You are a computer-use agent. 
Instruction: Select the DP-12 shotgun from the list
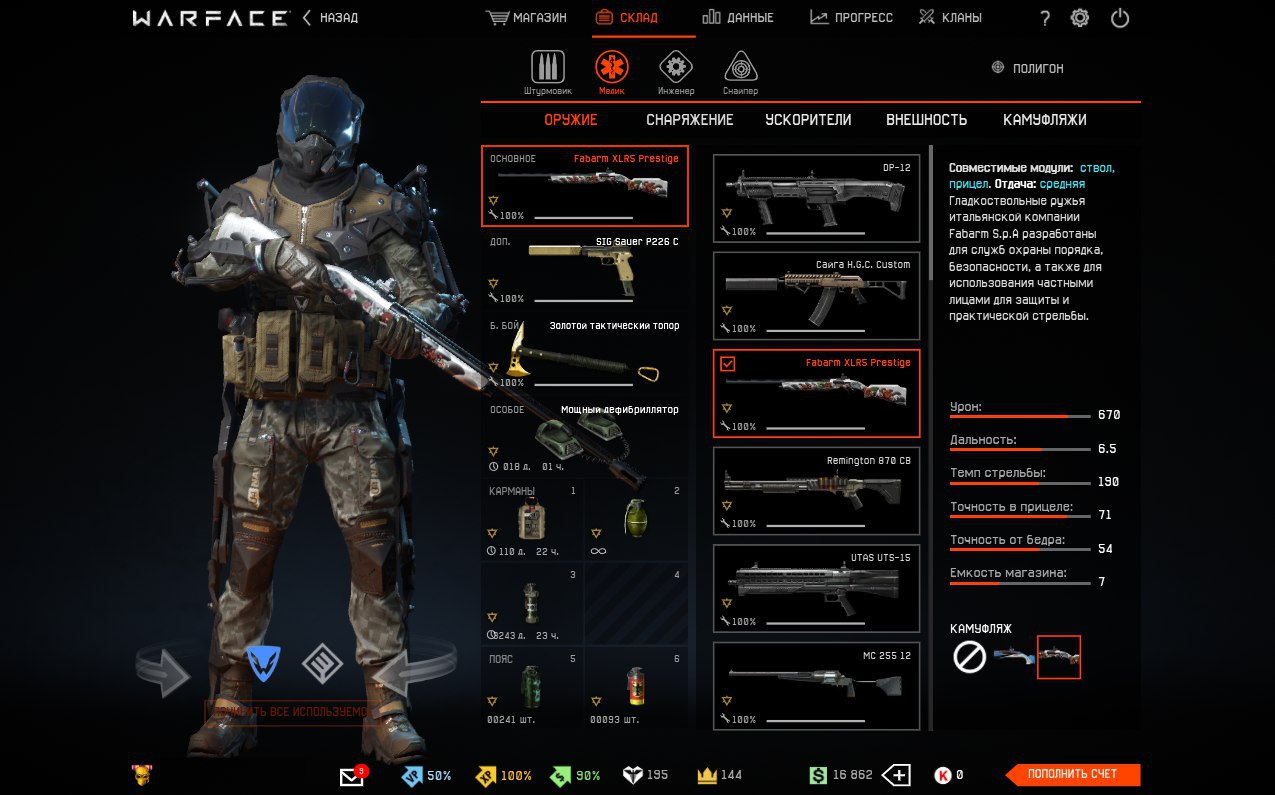point(816,198)
